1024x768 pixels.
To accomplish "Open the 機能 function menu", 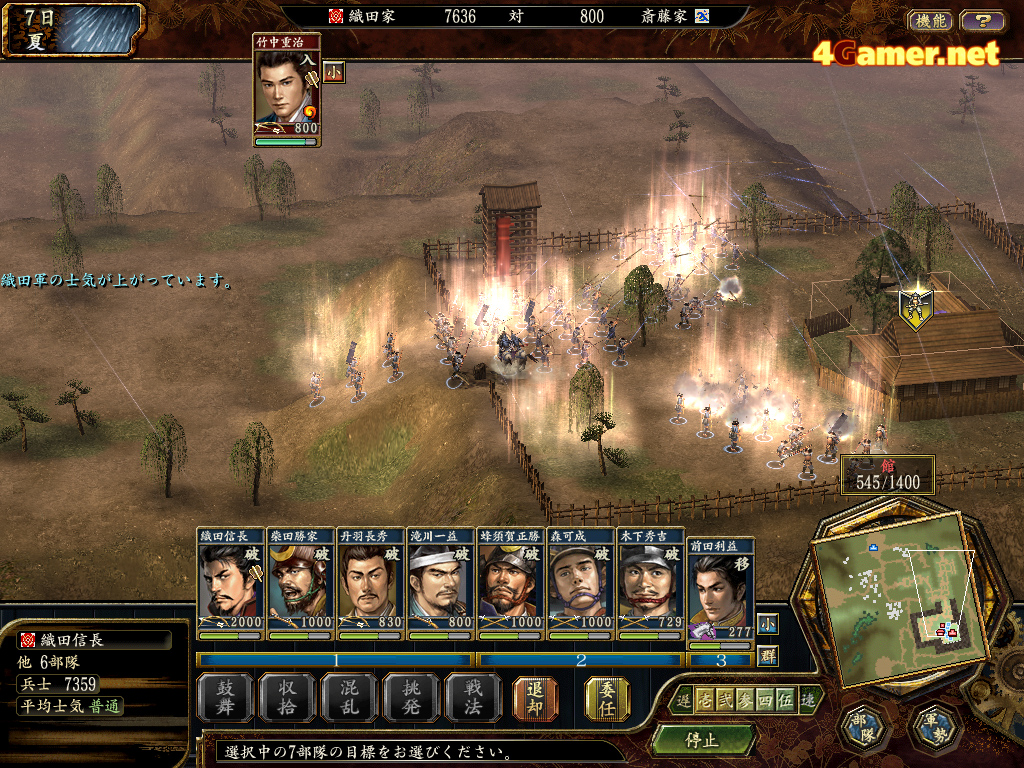I will [x=930, y=20].
